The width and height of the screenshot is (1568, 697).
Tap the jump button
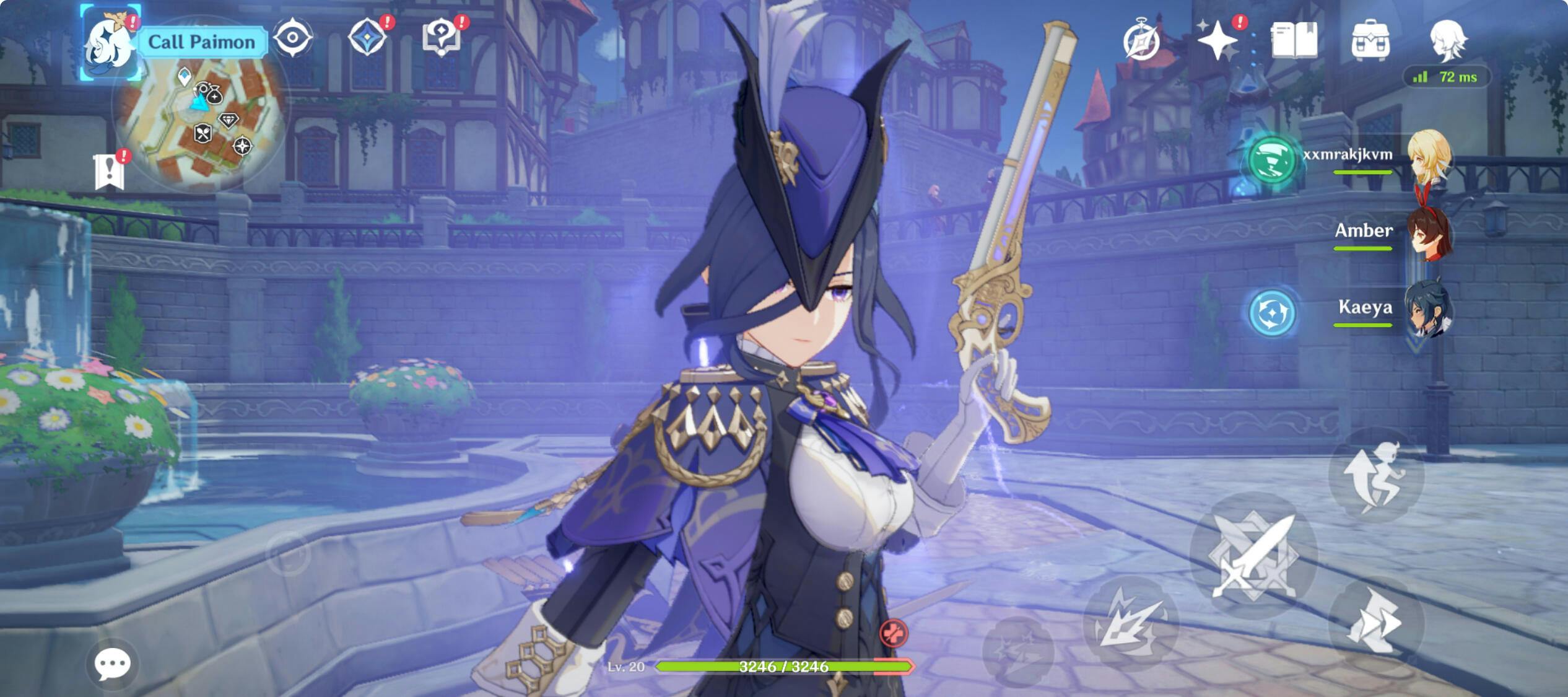(1375, 475)
